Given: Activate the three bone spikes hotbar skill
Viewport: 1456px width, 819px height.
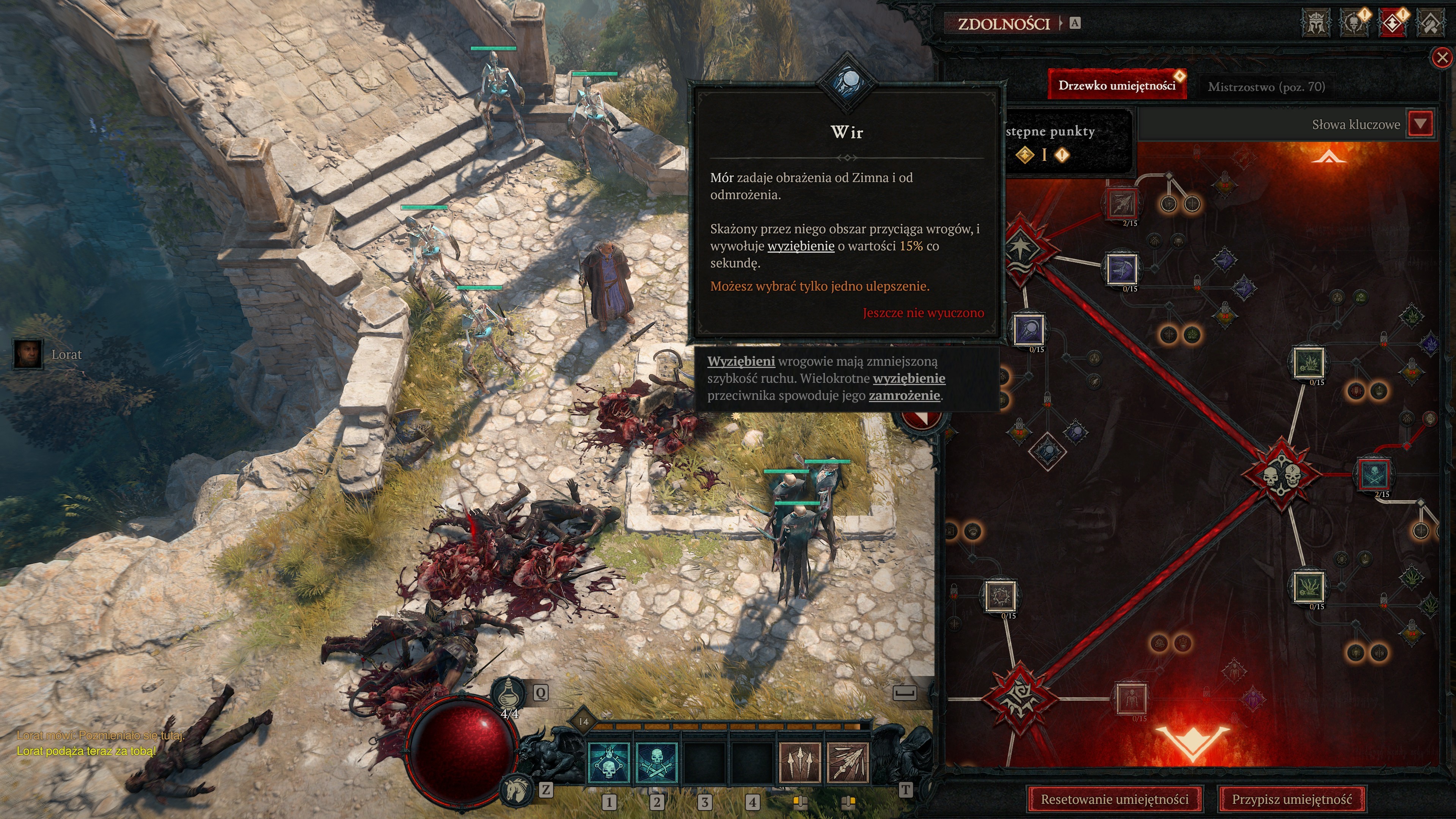Looking at the screenshot, I should (x=799, y=762).
